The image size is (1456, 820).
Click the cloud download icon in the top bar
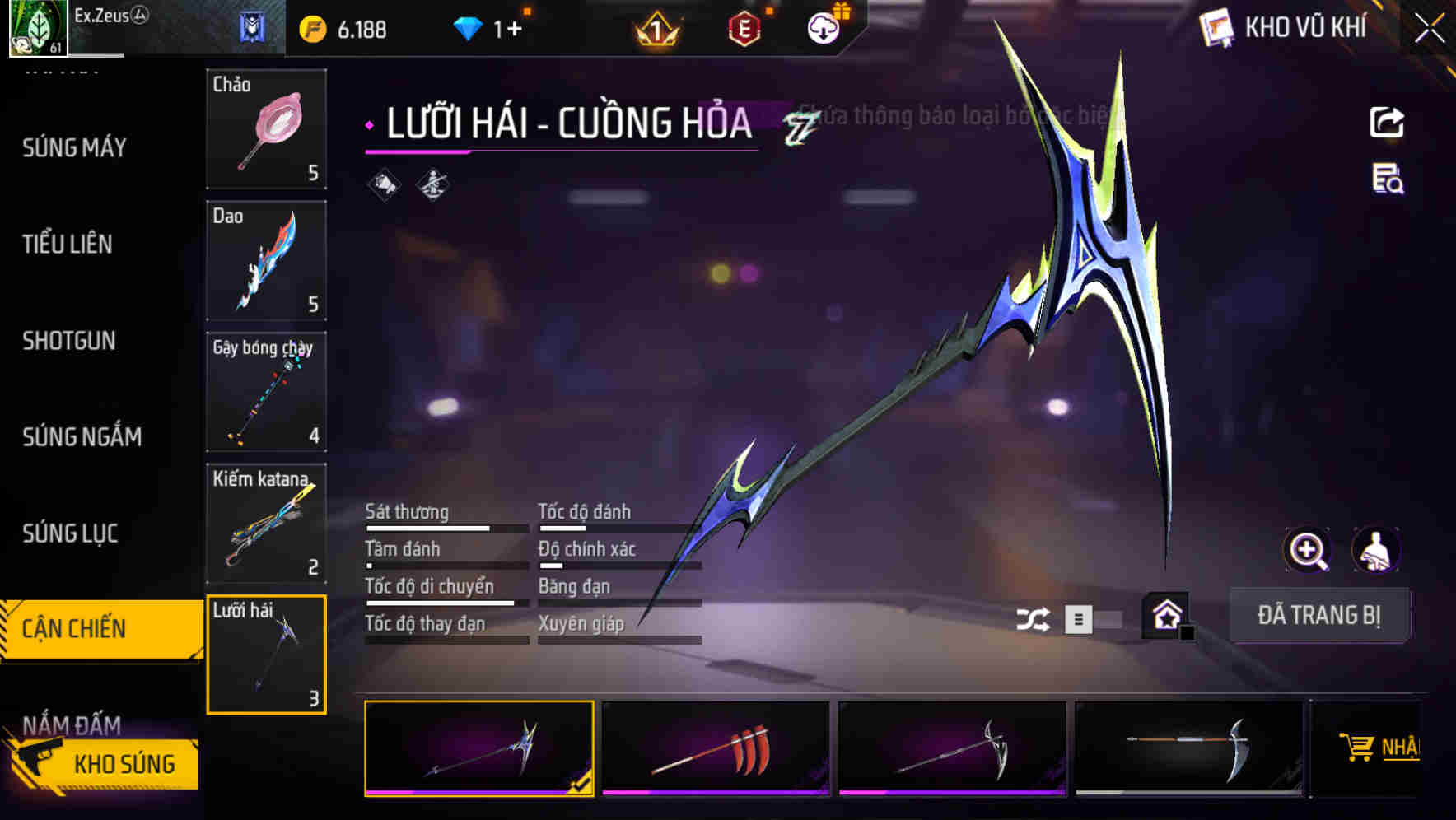823,26
